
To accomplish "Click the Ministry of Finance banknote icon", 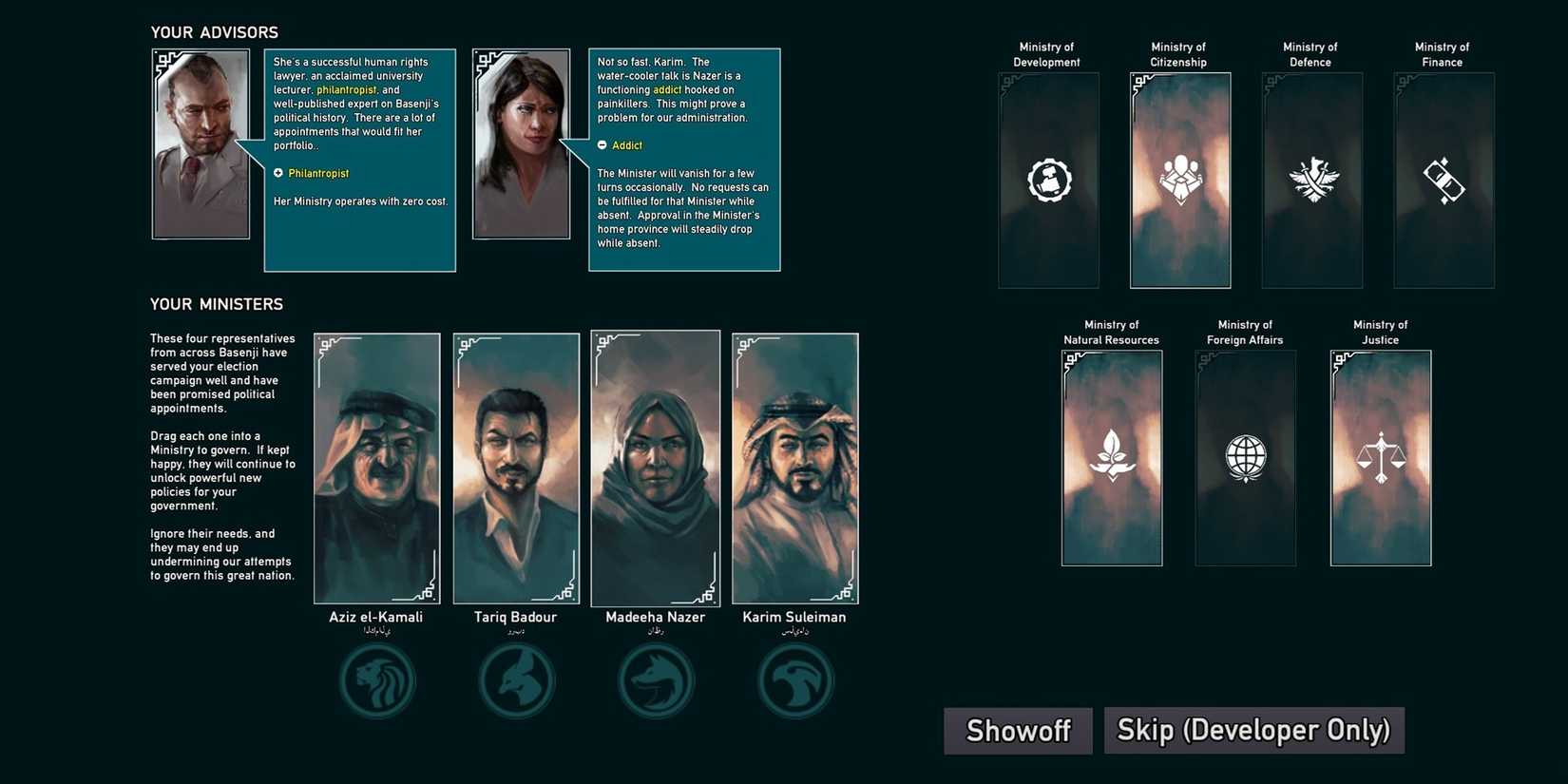I will tap(1443, 181).
